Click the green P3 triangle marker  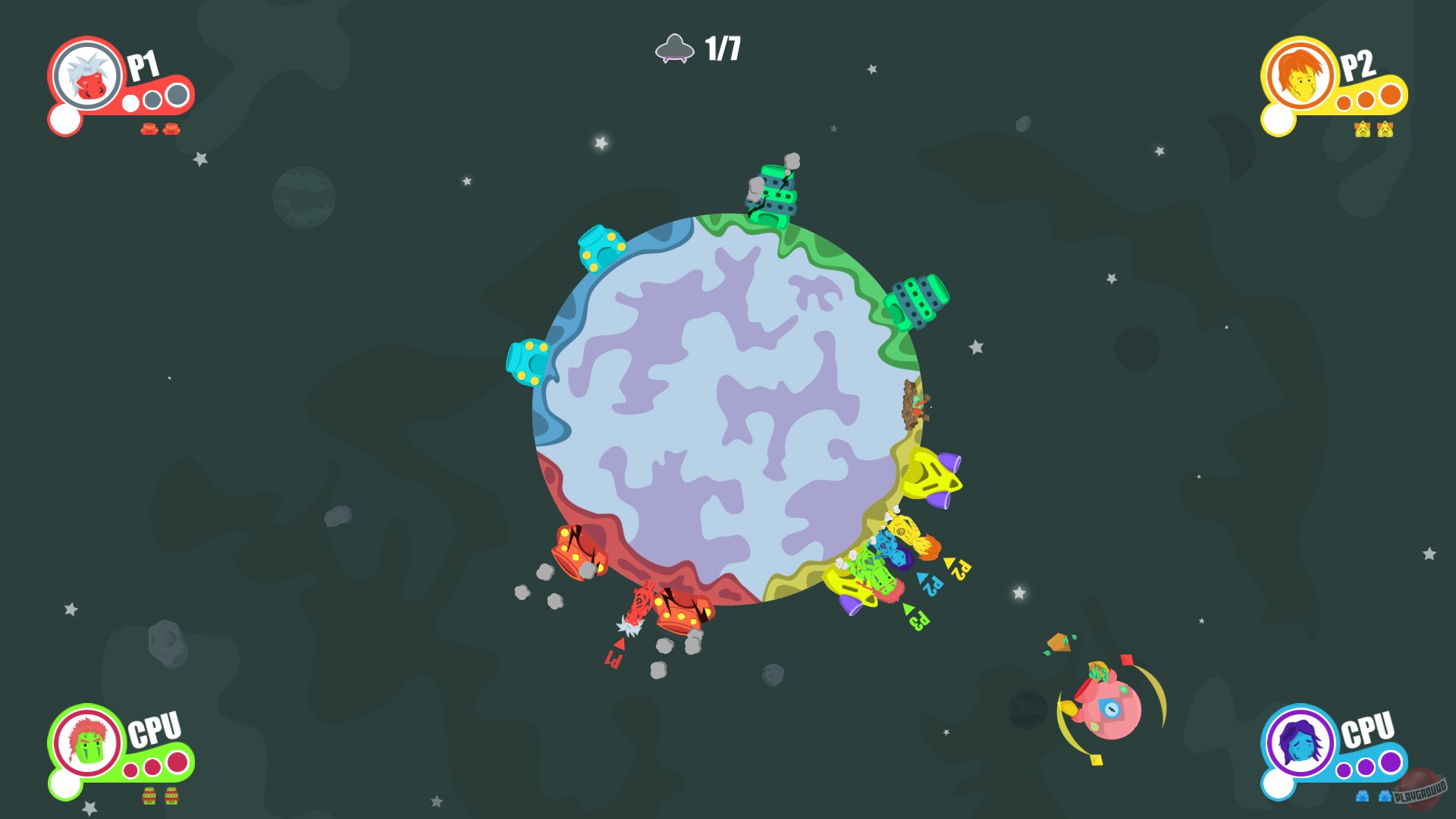click(908, 609)
